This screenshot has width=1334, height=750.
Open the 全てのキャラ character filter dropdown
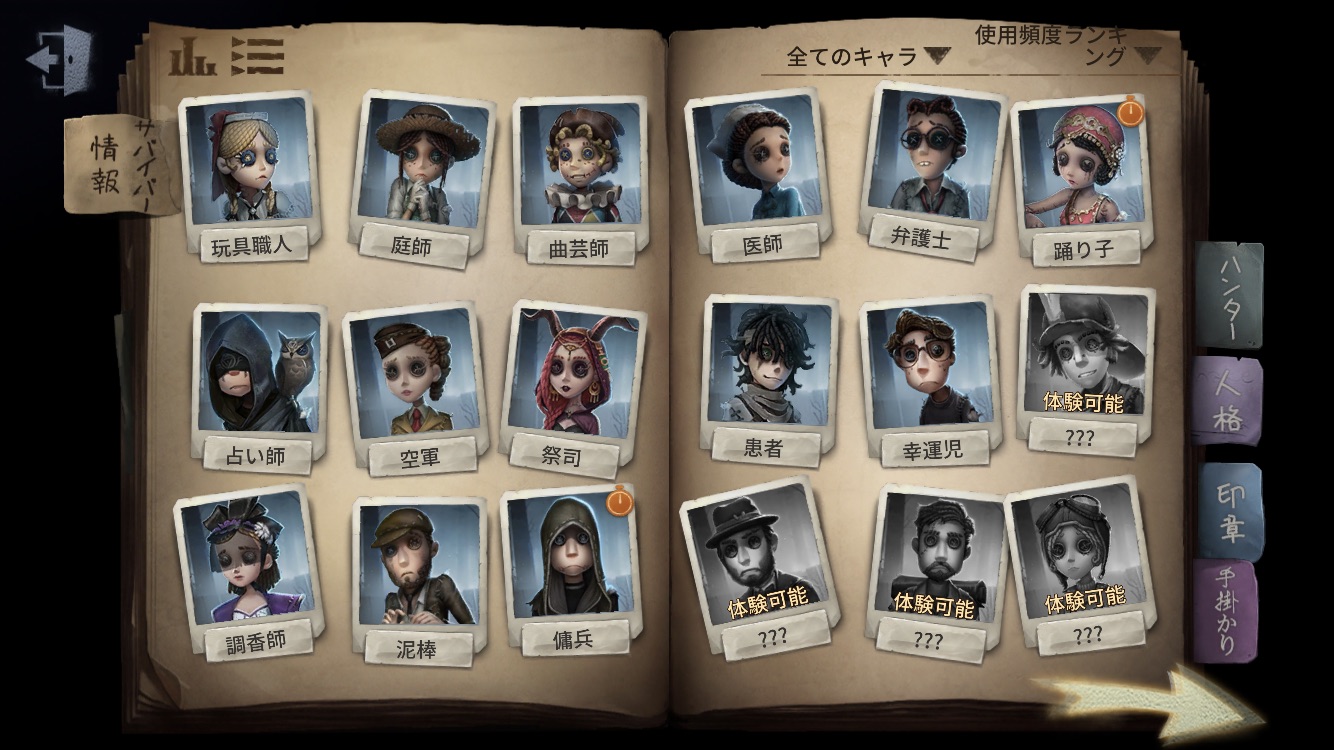[866, 56]
